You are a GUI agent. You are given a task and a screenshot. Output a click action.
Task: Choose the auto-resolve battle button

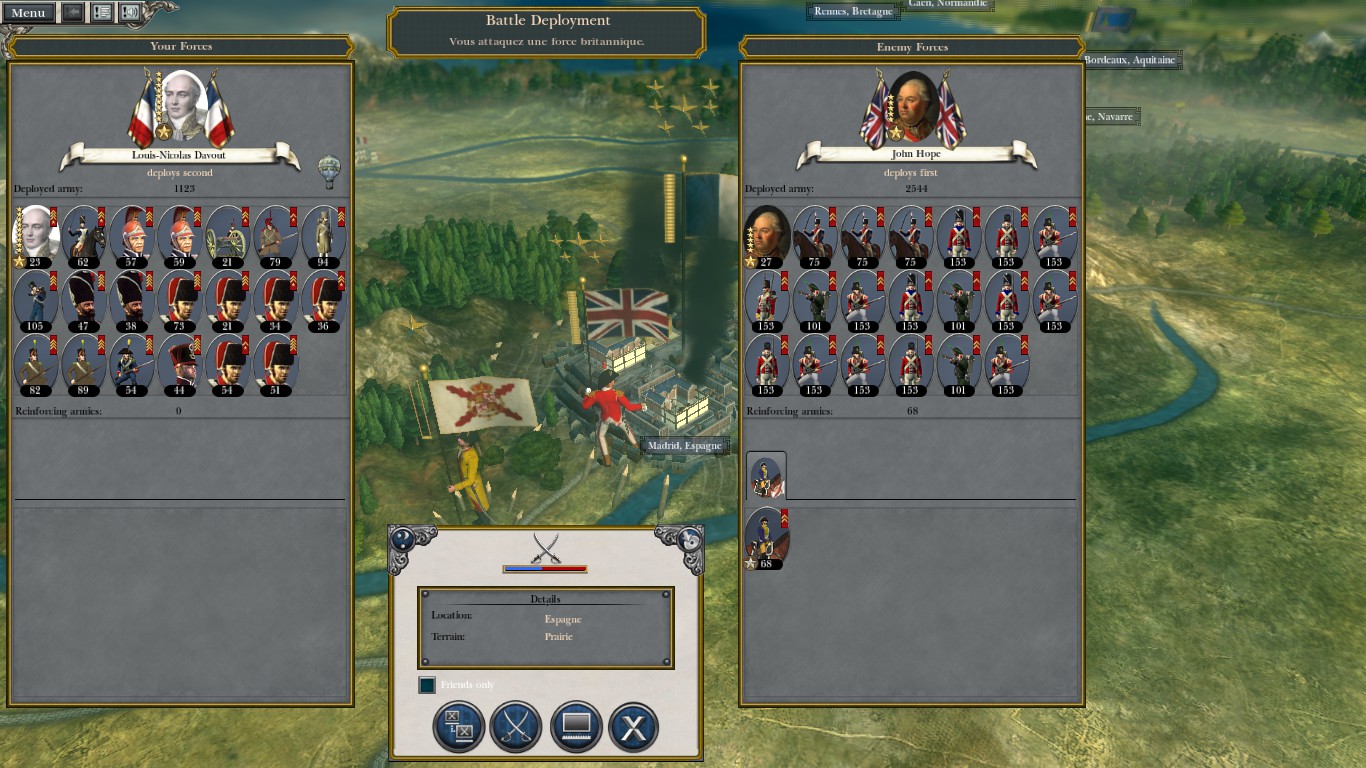(x=459, y=726)
